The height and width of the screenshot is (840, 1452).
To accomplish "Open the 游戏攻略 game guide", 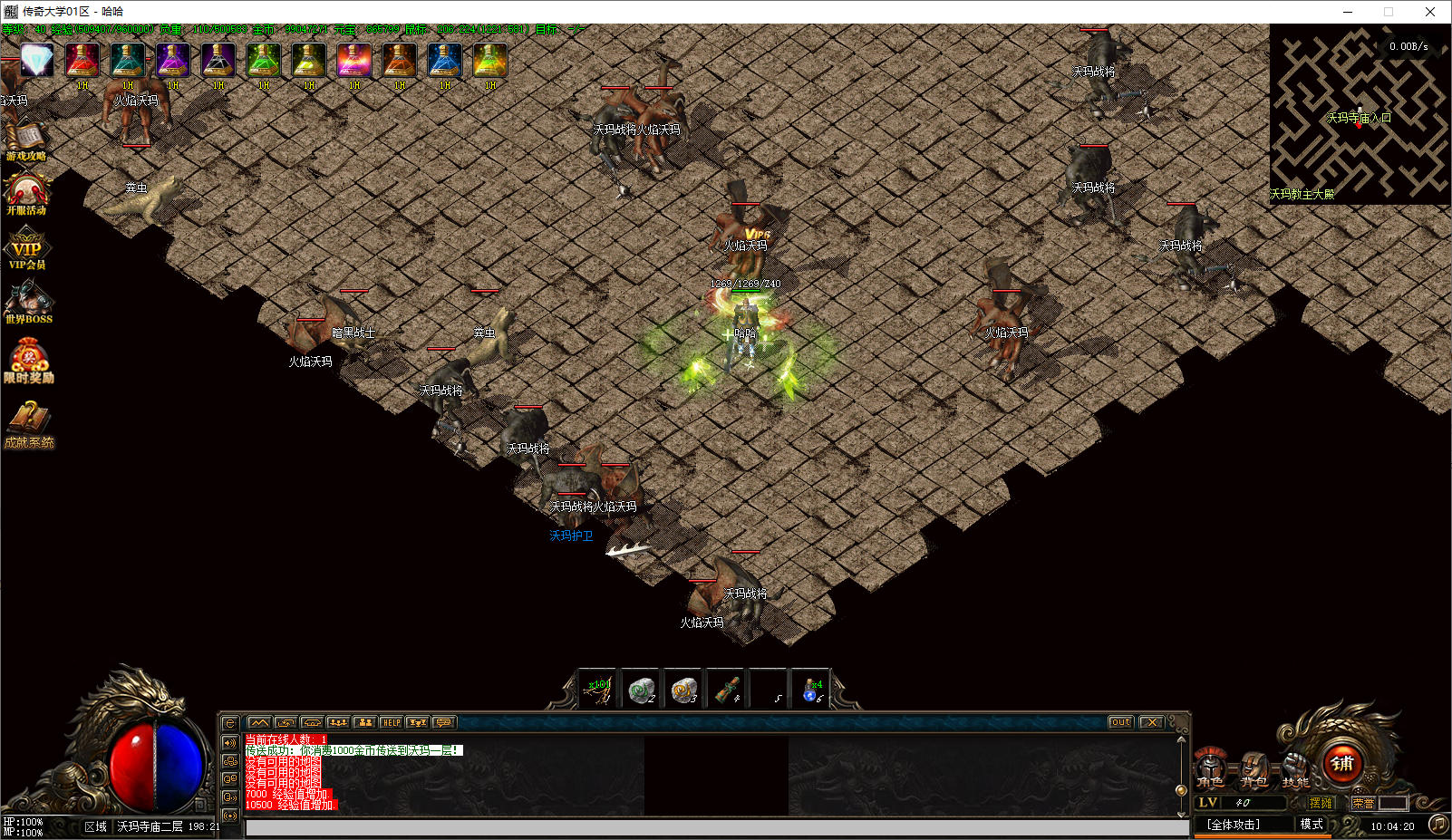I will click(x=26, y=141).
